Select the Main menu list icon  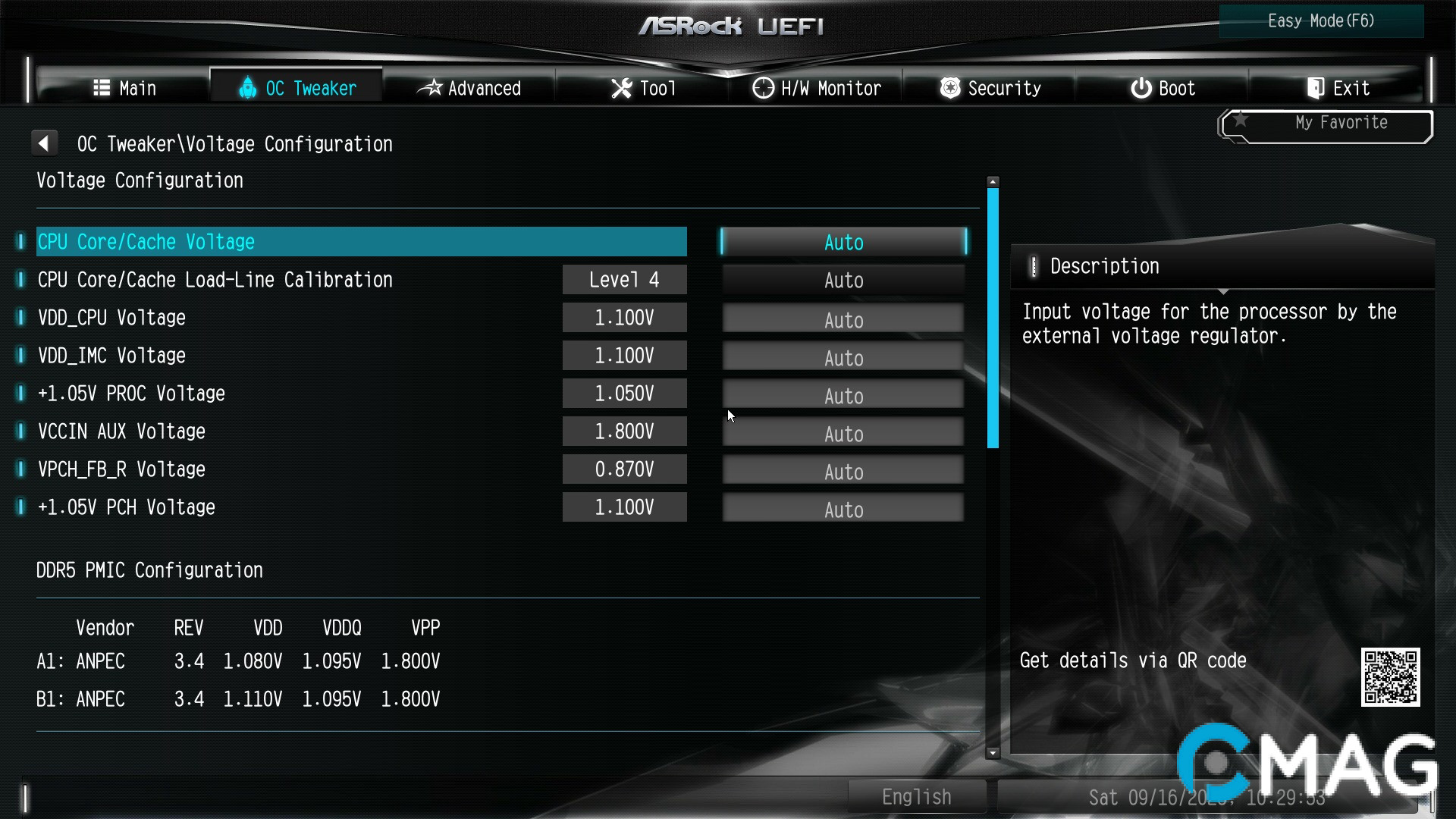click(102, 87)
